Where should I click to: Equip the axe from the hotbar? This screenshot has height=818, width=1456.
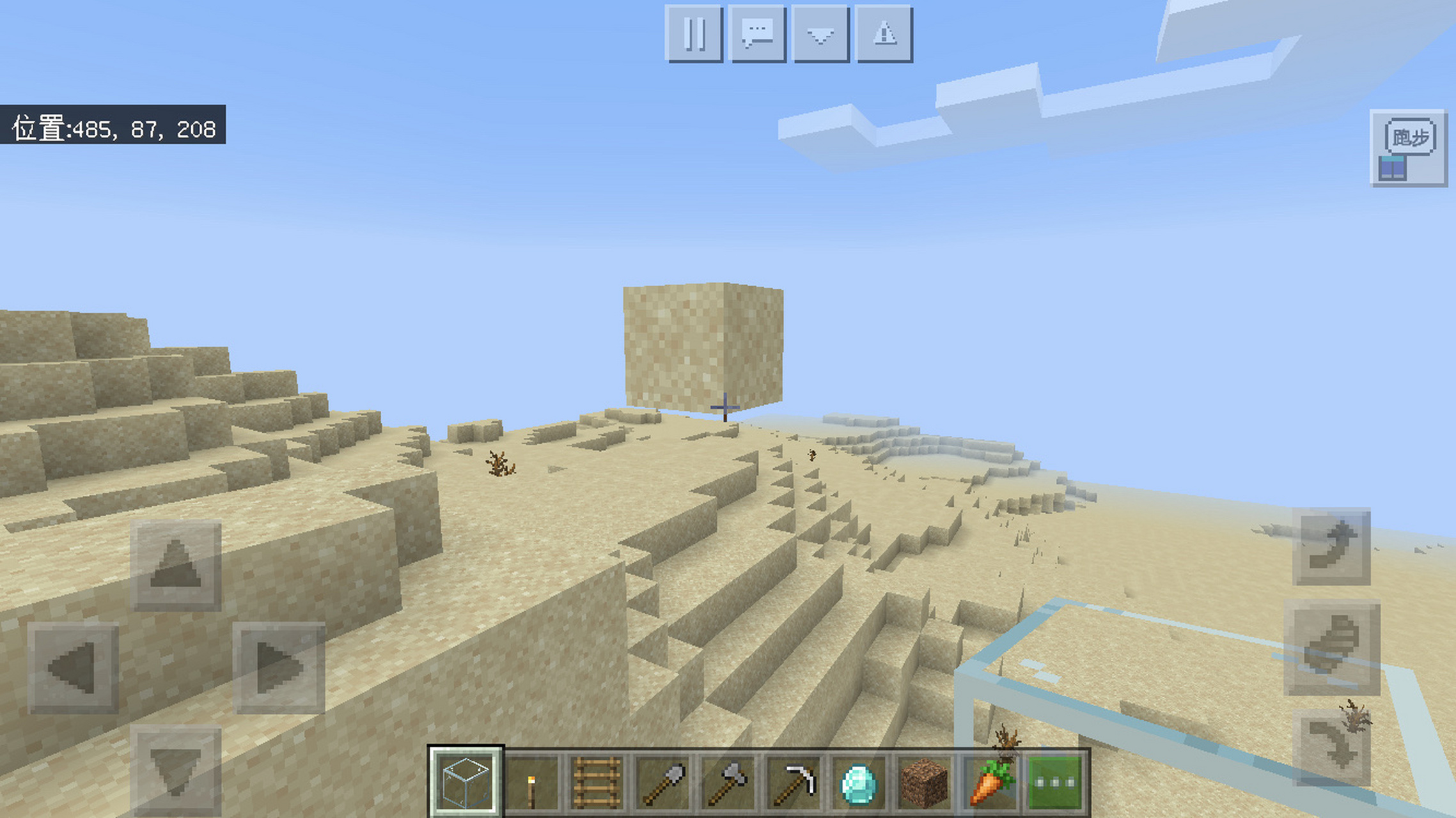(x=728, y=782)
